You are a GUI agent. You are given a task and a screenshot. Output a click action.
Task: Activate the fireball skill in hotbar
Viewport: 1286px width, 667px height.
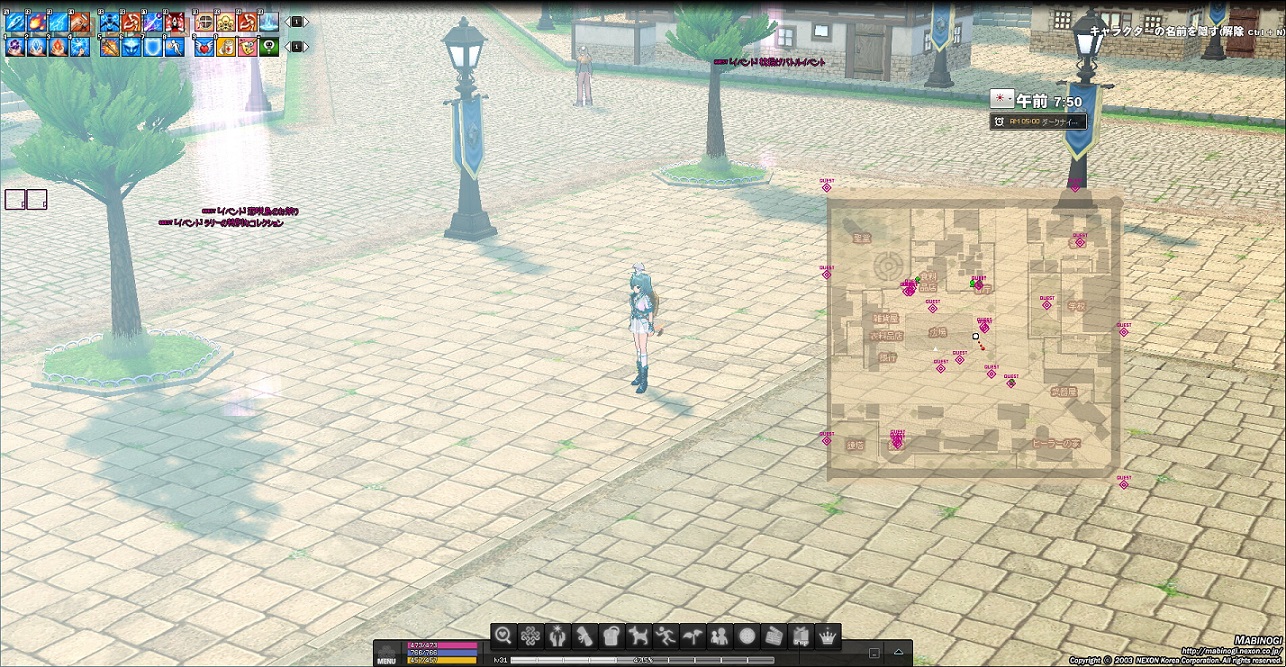(x=37, y=22)
